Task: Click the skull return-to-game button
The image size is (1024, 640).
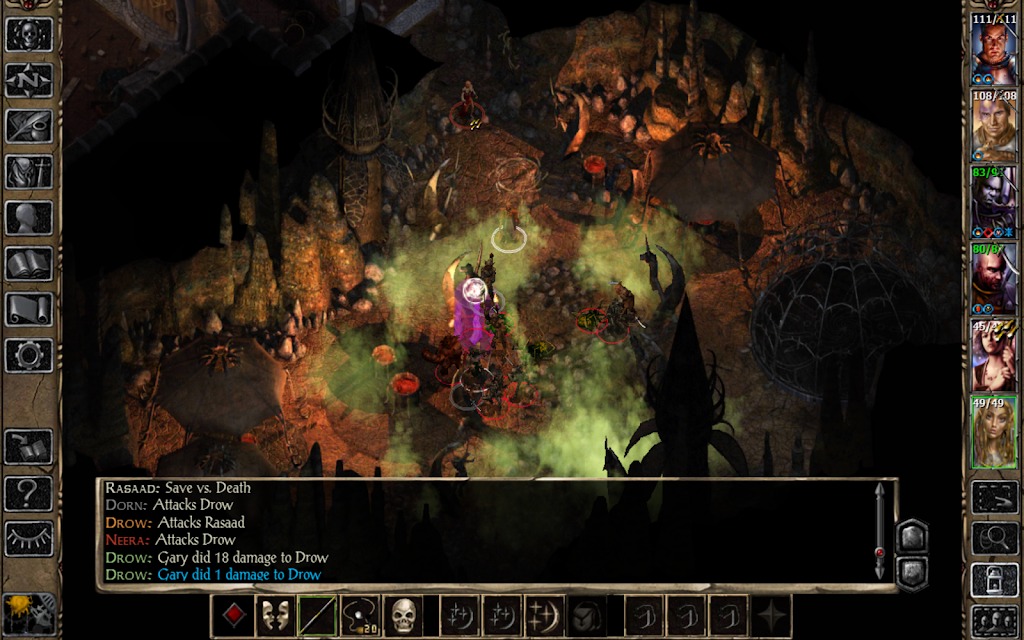Action: (29, 33)
